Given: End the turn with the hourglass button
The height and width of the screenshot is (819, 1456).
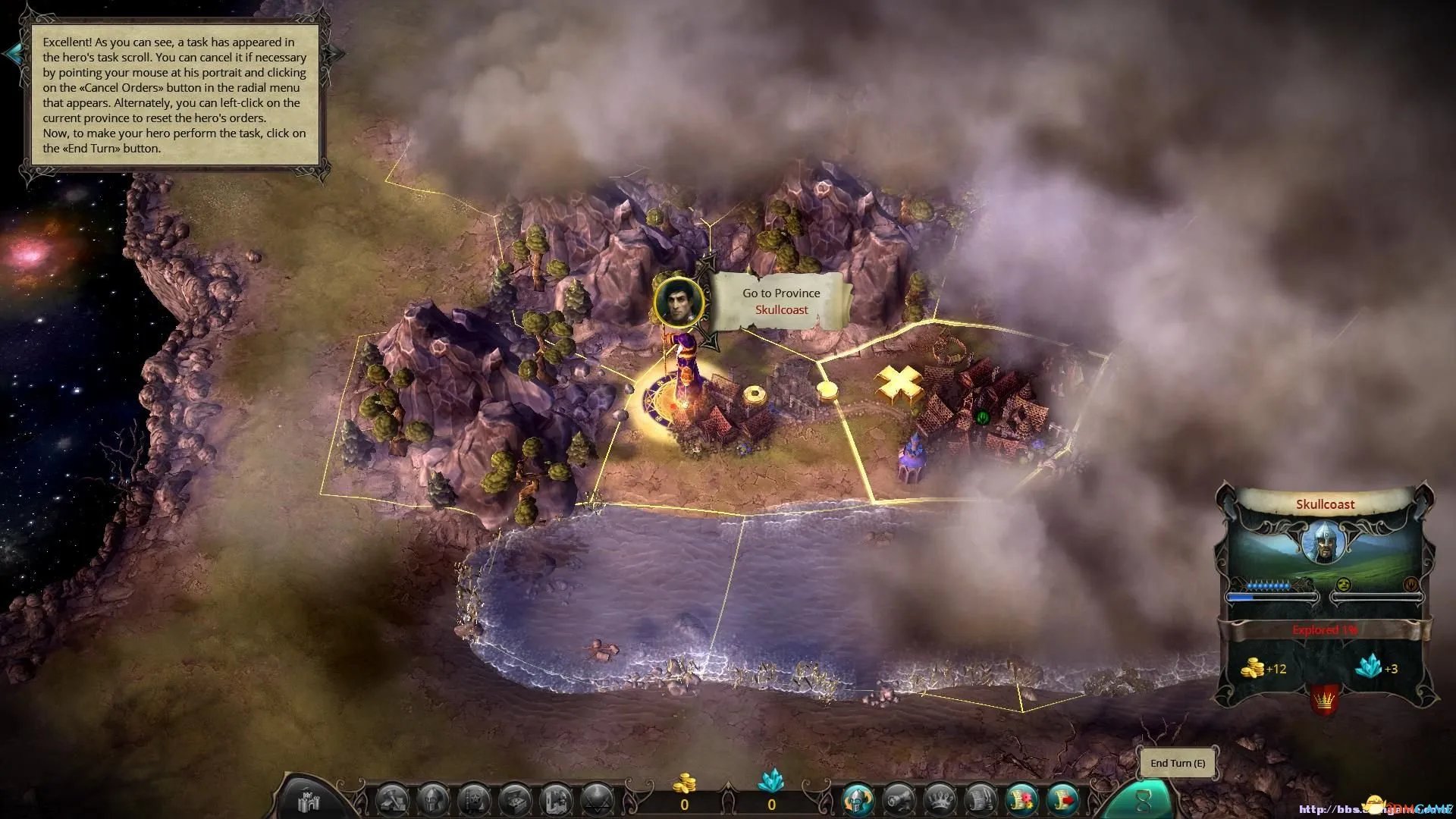Looking at the screenshot, I should click(1143, 801).
